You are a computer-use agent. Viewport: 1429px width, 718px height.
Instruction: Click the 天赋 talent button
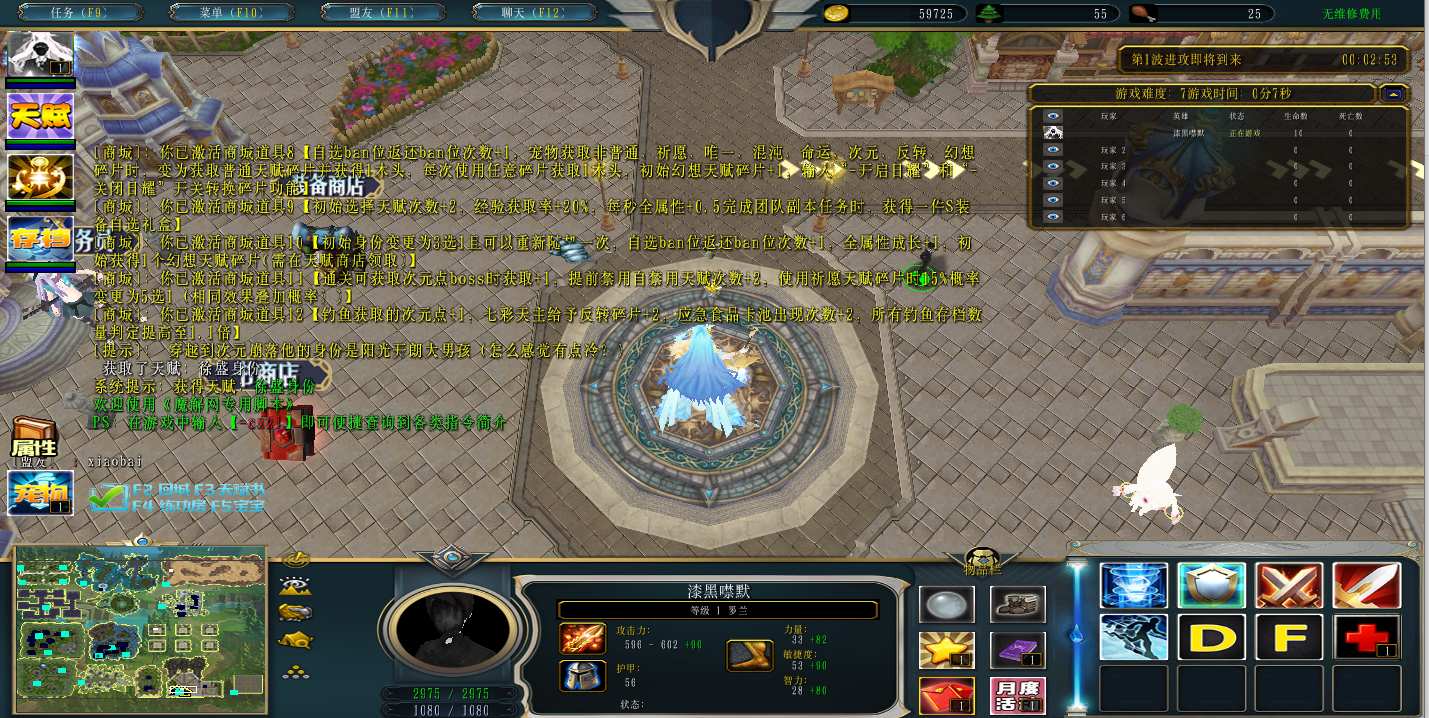tap(41, 116)
